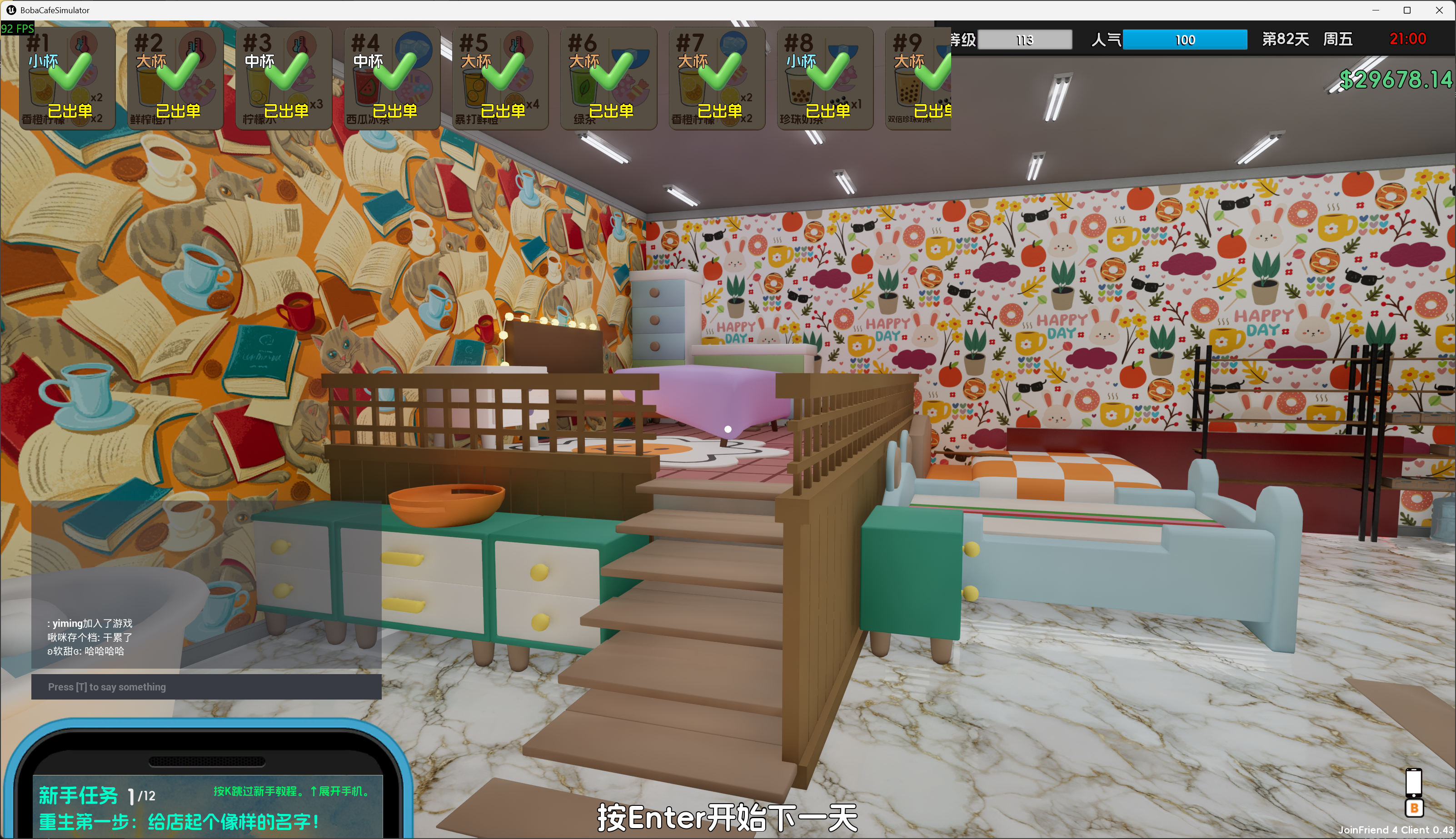View order card #5 large cup
The height and width of the screenshot is (839, 1456).
click(500, 78)
